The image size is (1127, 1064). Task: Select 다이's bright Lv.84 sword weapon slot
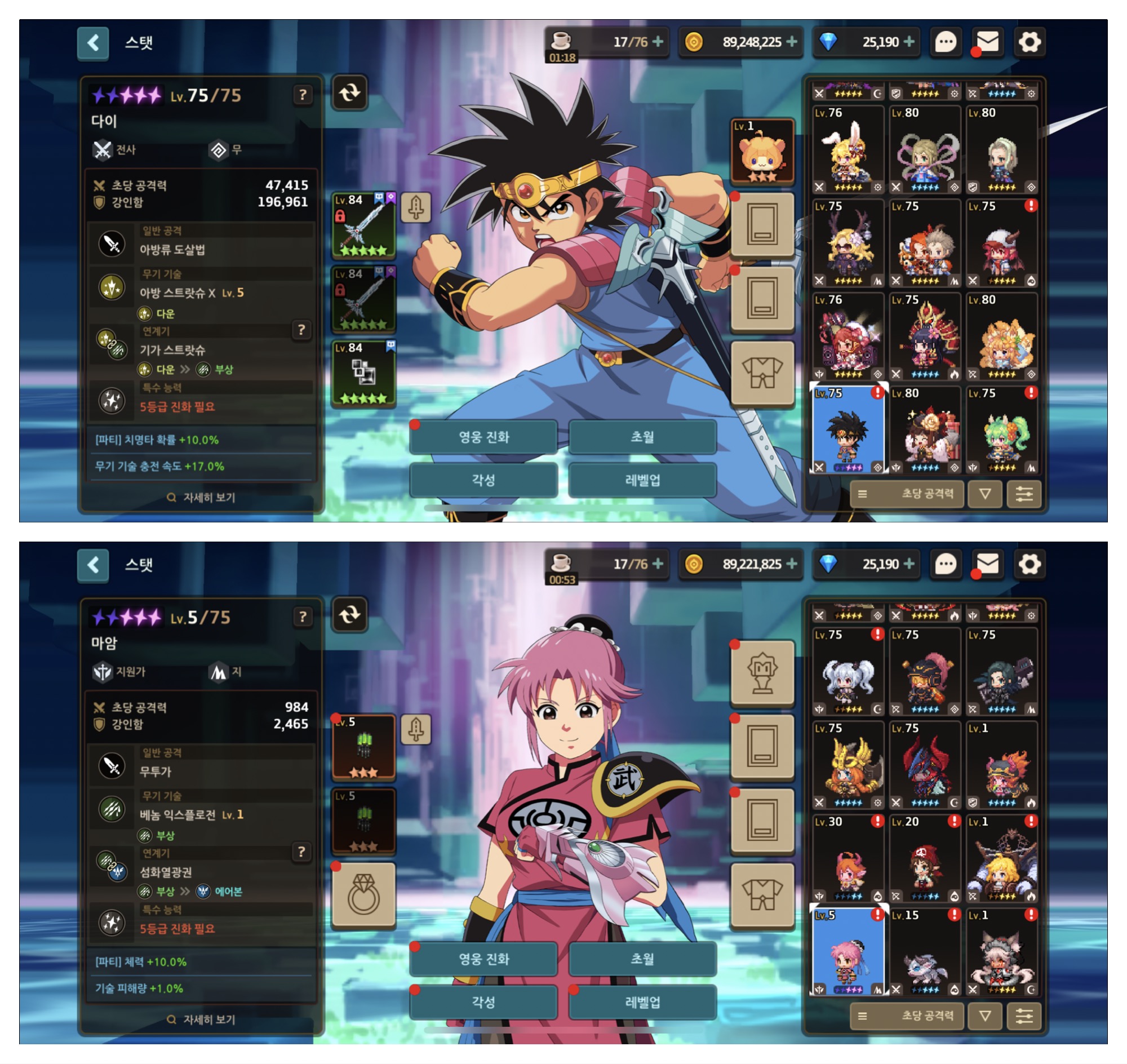[x=363, y=225]
